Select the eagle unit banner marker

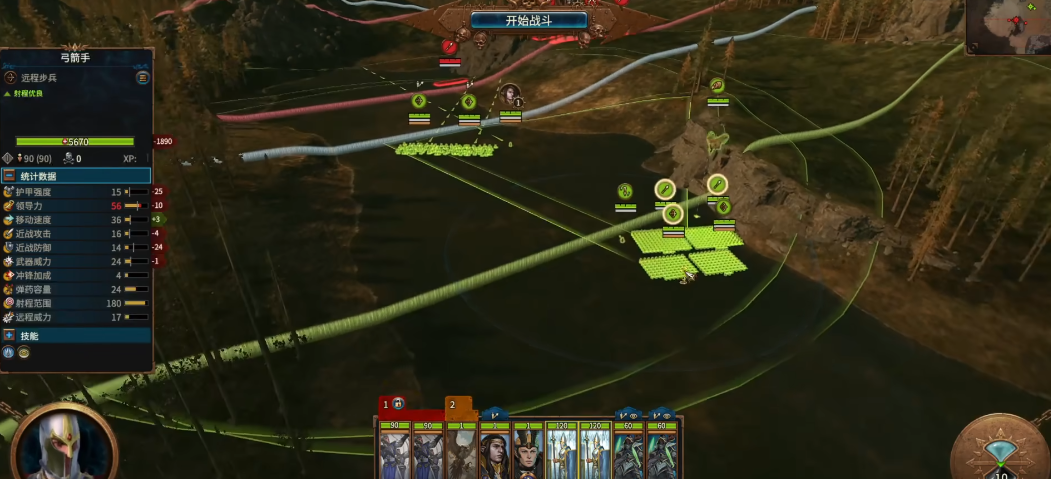tap(717, 86)
